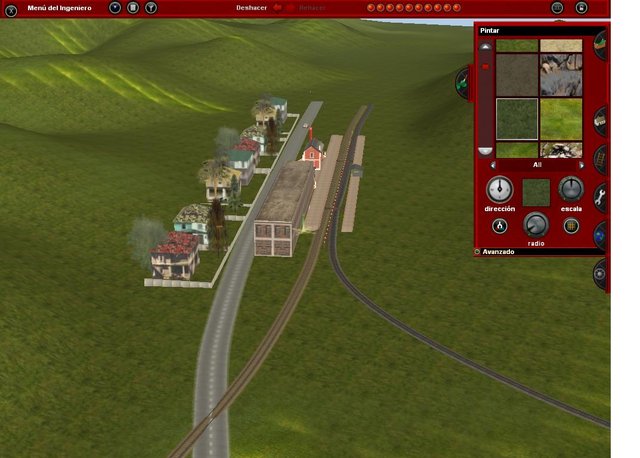Select the highlighted dark green grass texture

click(516, 118)
